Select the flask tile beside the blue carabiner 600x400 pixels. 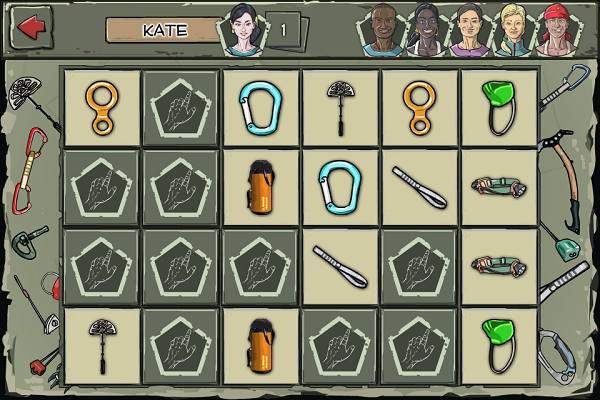[x=261, y=187]
